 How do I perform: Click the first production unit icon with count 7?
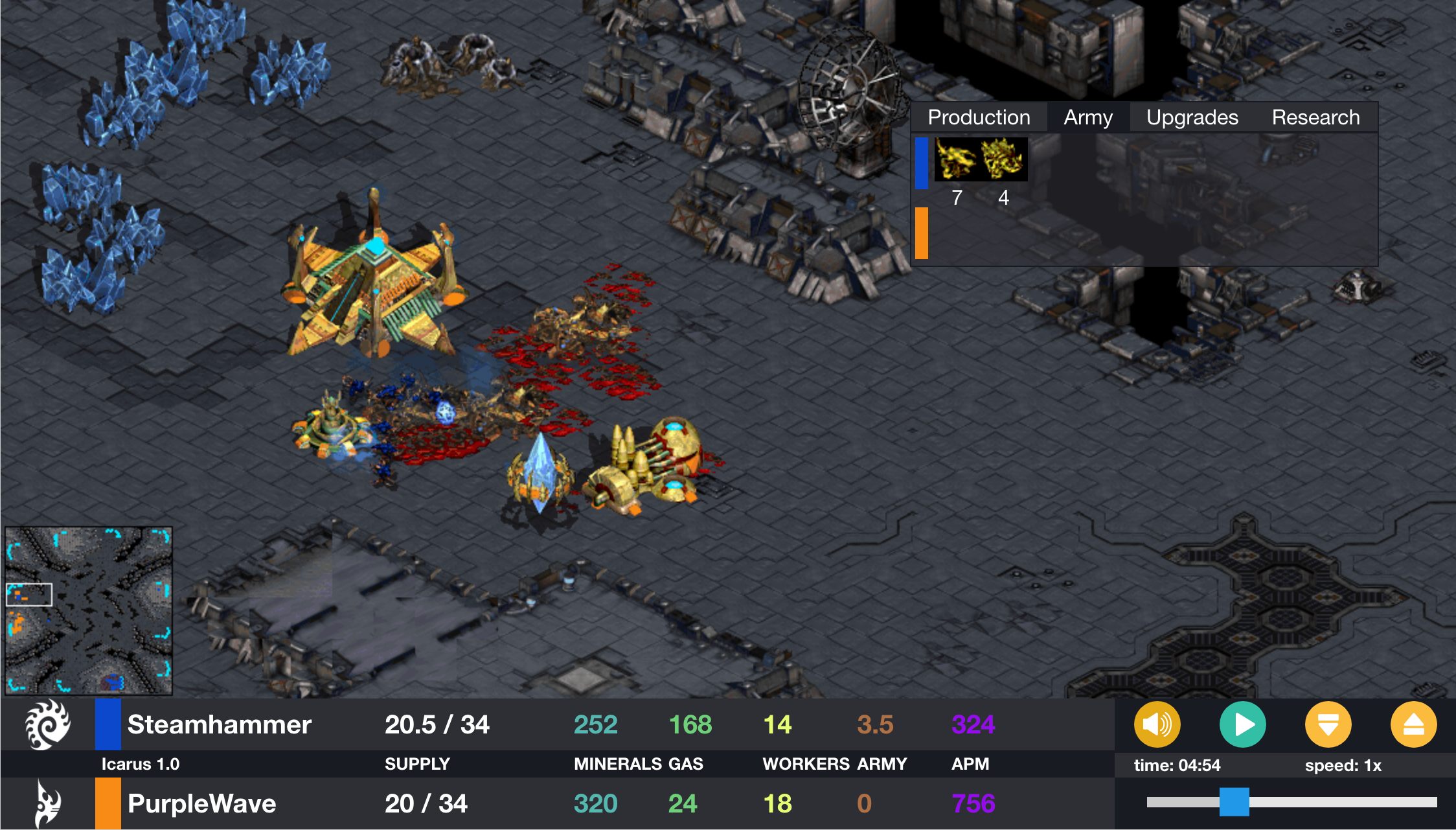957,159
